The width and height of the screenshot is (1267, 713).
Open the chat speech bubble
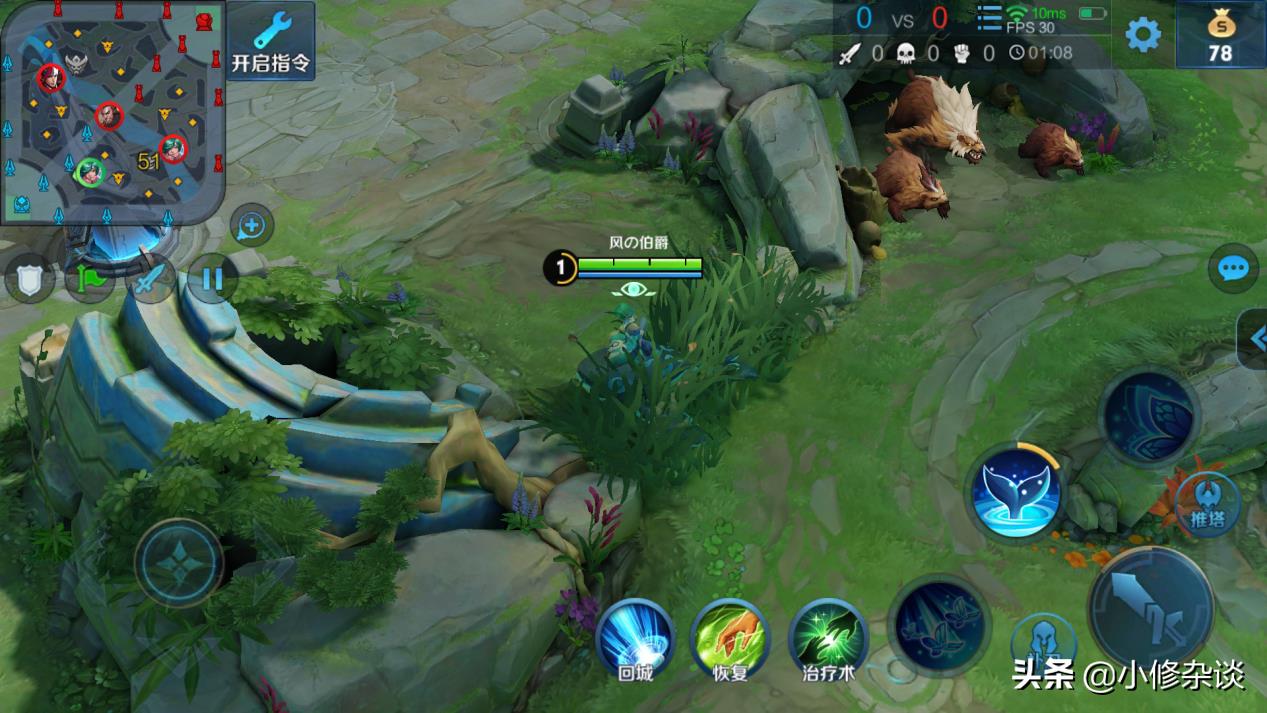coord(1233,269)
